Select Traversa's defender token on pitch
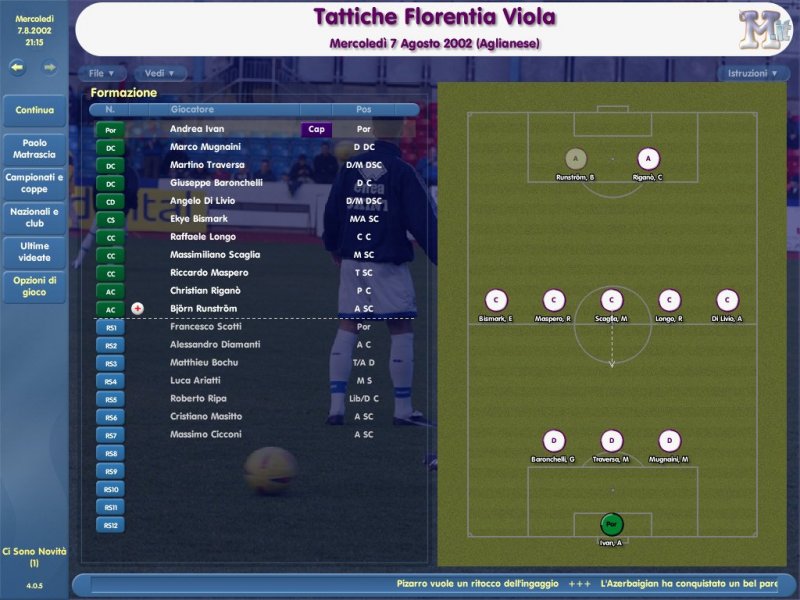Screen dimensions: 800x600 (612, 441)
